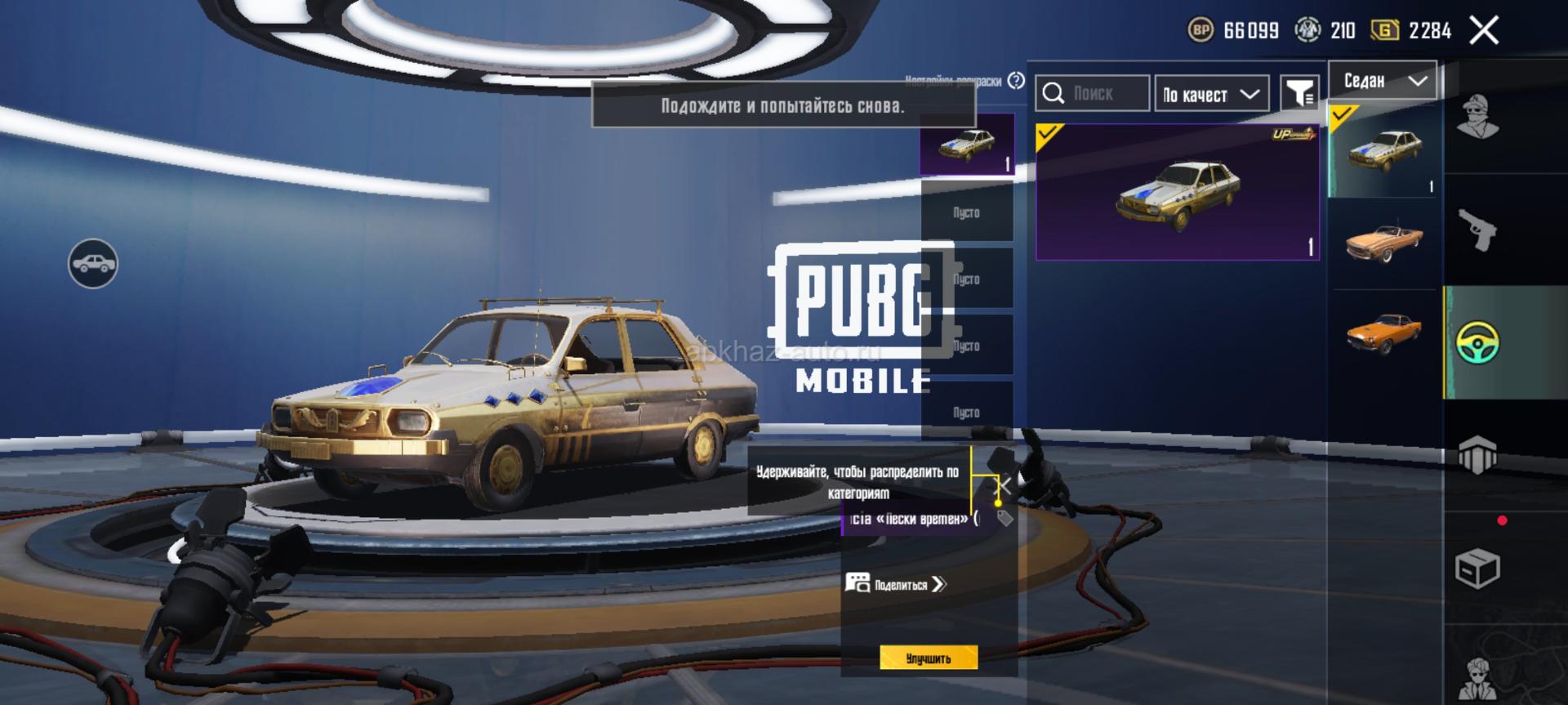The height and width of the screenshot is (705, 1568).
Task: Share the vehicle skin via Поделиться
Action: 896,584
